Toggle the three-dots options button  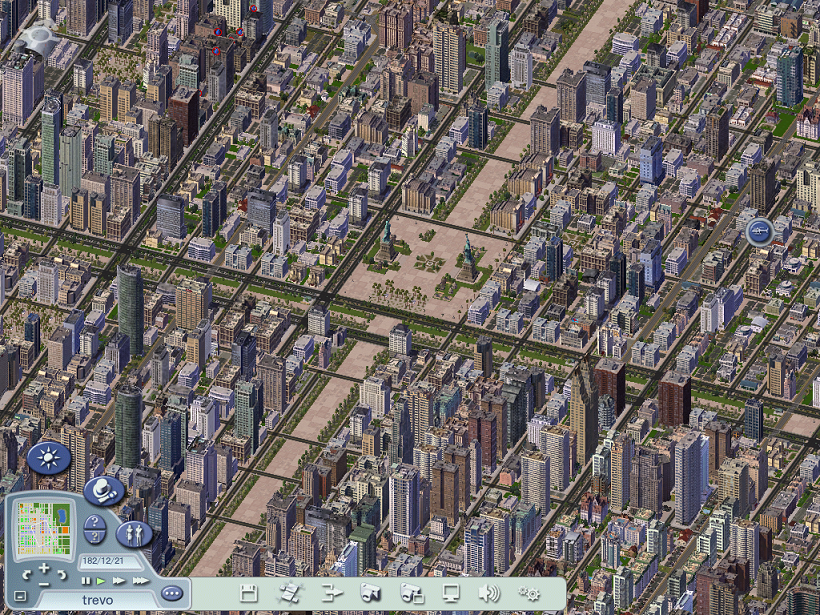point(172,592)
